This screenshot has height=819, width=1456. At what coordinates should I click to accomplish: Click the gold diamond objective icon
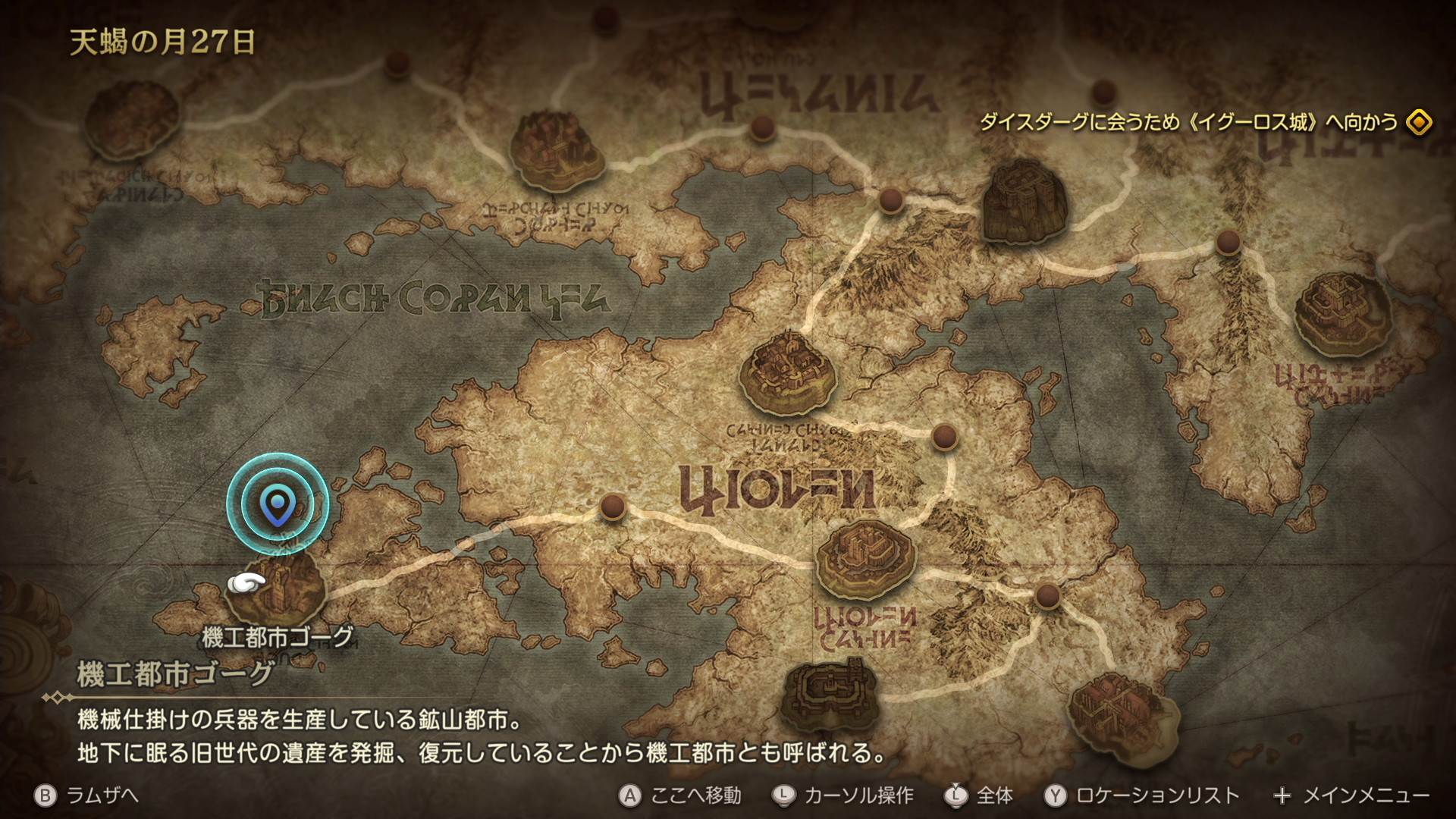coord(1418,122)
